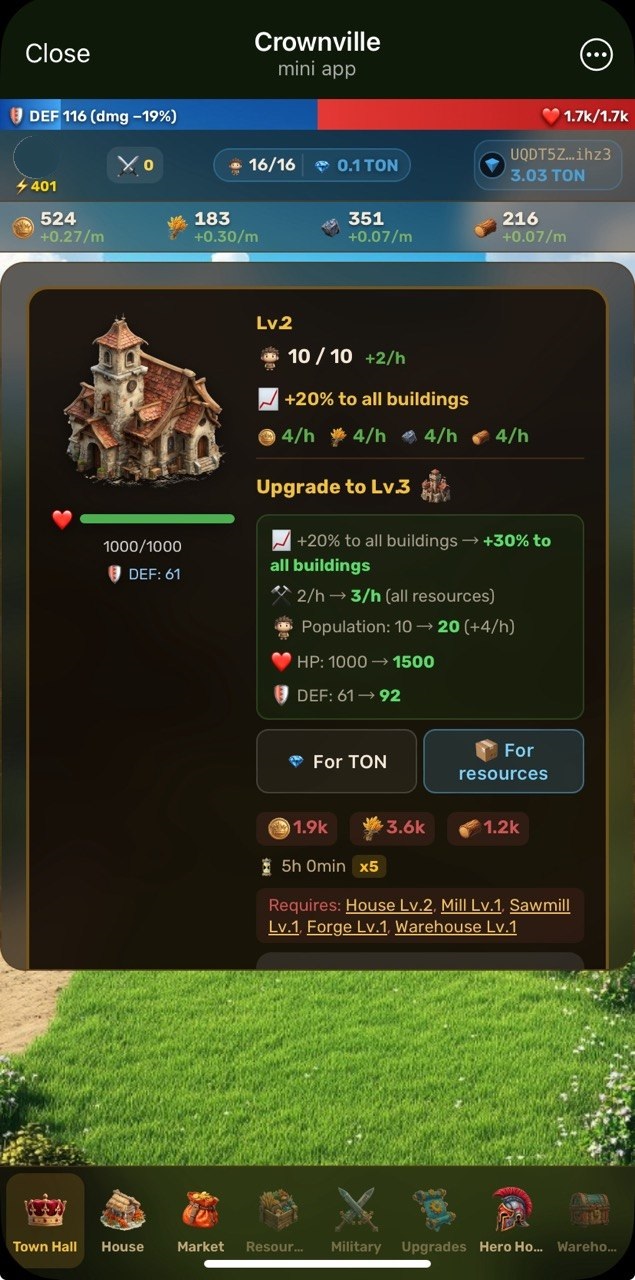Viewport: 635px width, 1280px height.
Task: Tap the gold coin resource counter
Action: click(58, 227)
